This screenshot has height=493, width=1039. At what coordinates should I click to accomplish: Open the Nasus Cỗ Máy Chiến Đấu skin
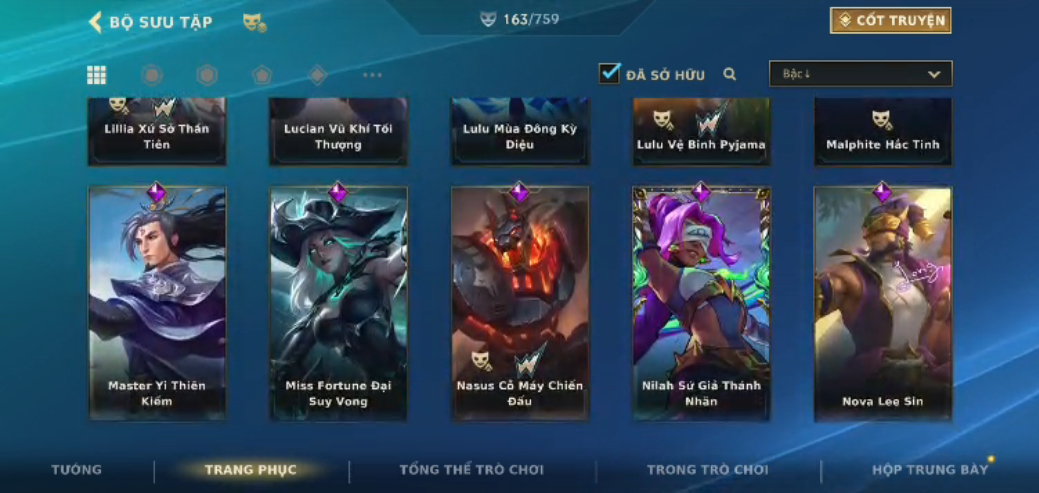520,302
